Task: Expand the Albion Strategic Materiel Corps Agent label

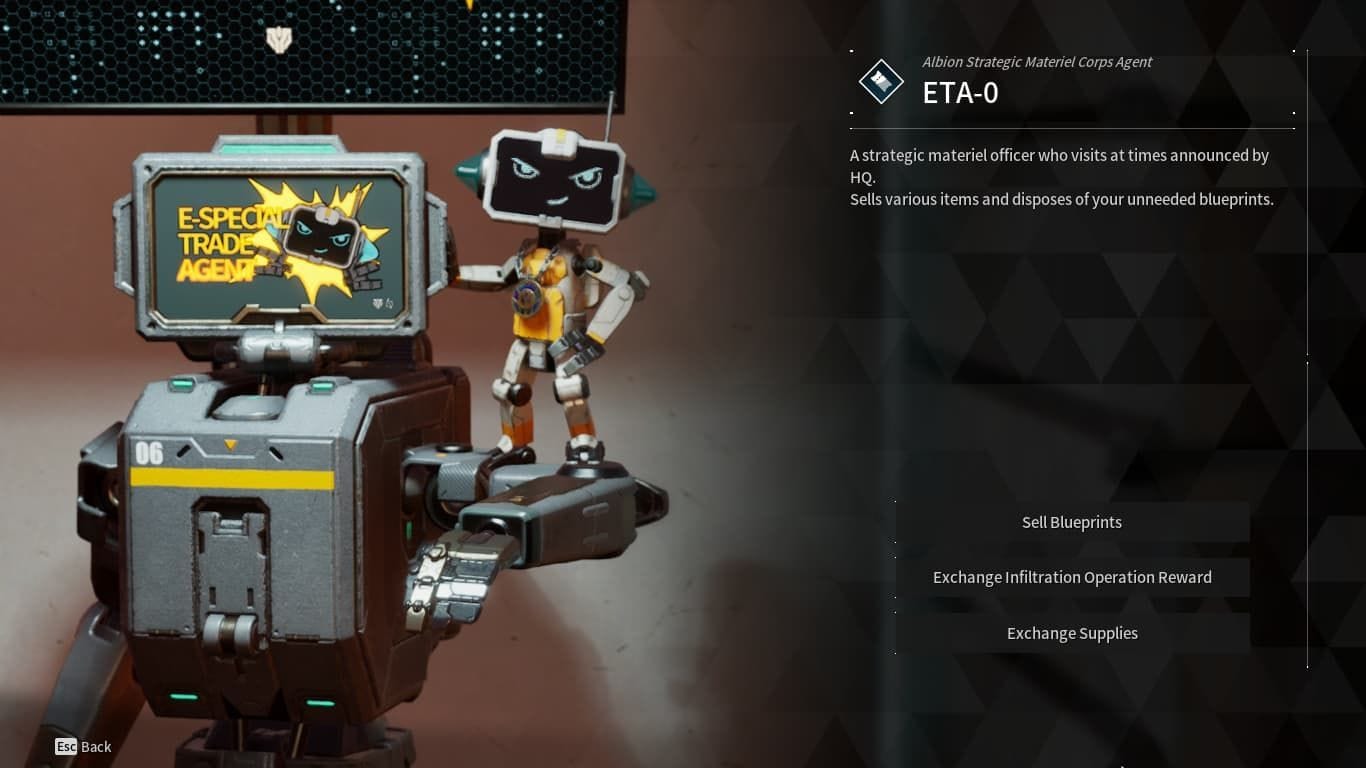Action: 1037,62
